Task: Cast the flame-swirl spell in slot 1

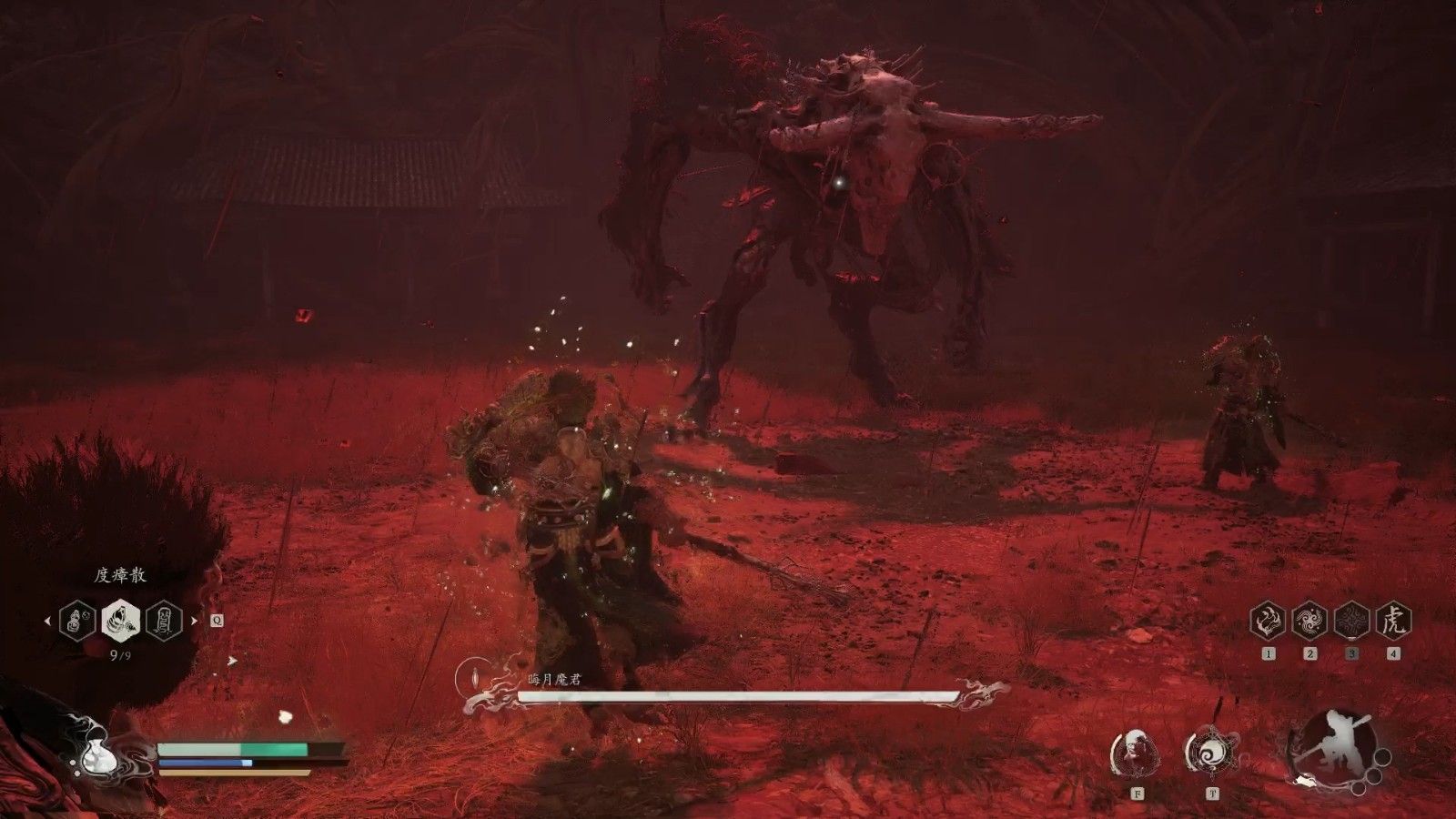Action: [1268, 622]
